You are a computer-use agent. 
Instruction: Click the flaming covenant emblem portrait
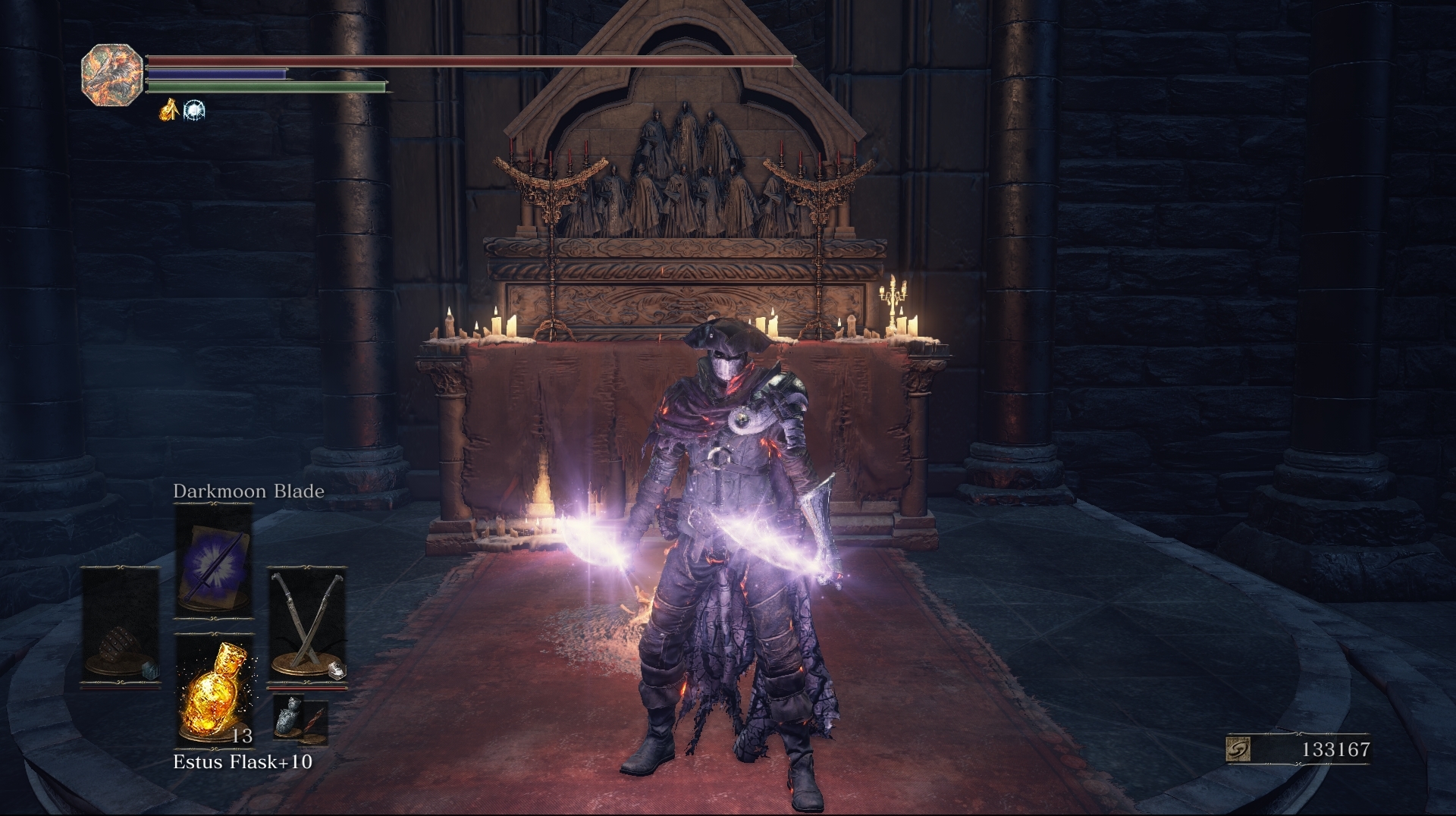(x=111, y=76)
